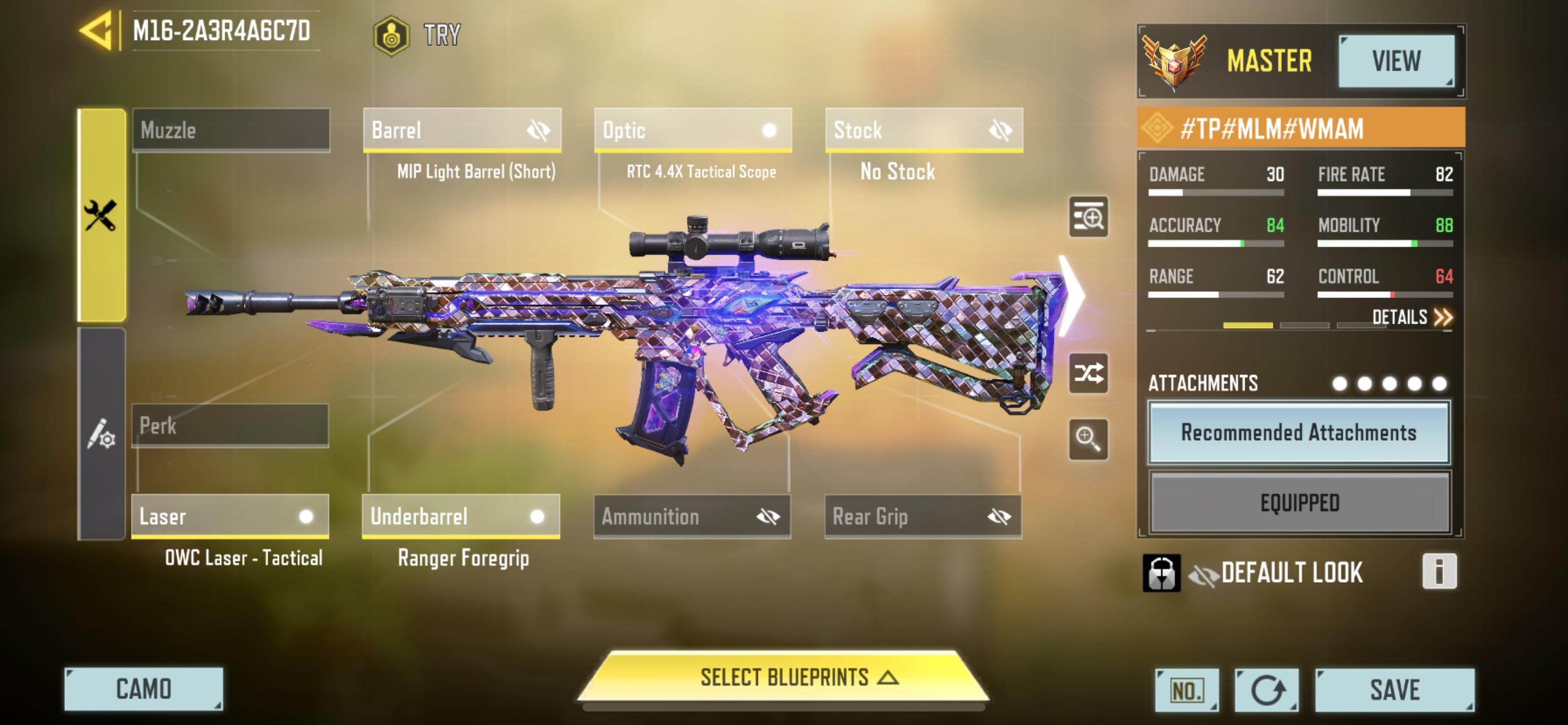Switch to the wrench attachments tab
Viewport: 1568px width, 725px height.
click(x=103, y=212)
